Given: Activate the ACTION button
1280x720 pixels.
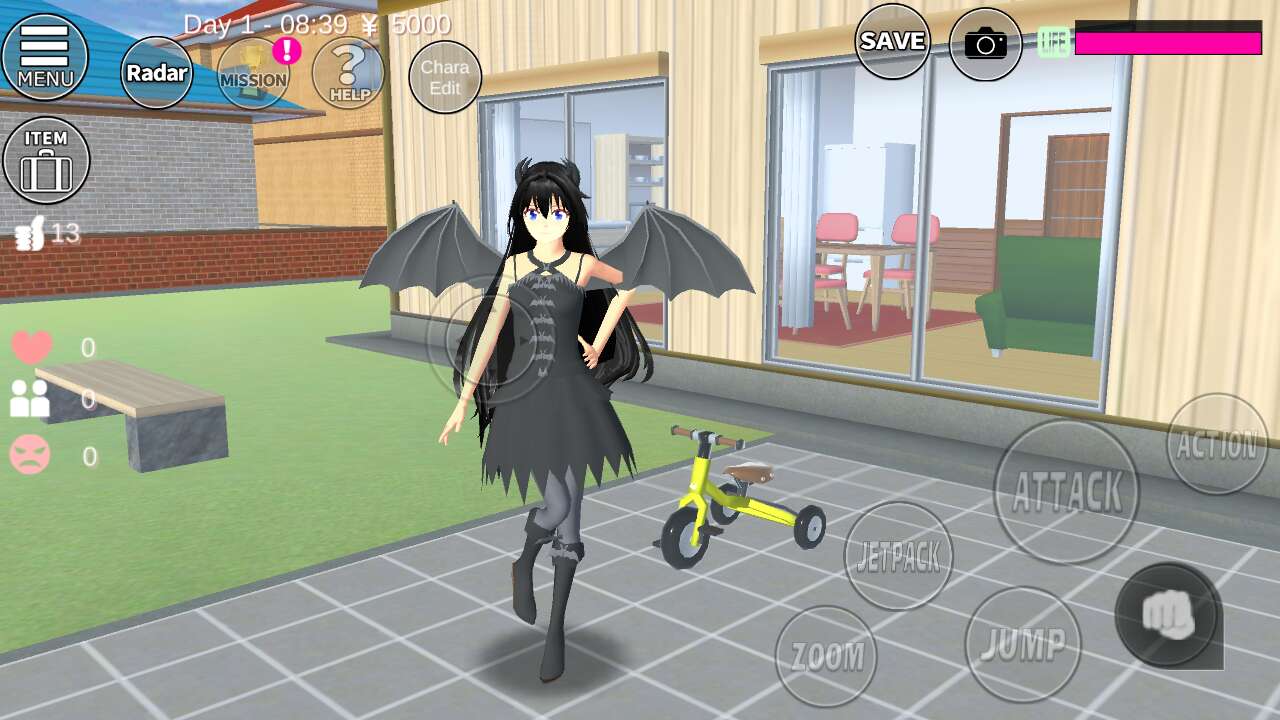Looking at the screenshot, I should (1216, 444).
